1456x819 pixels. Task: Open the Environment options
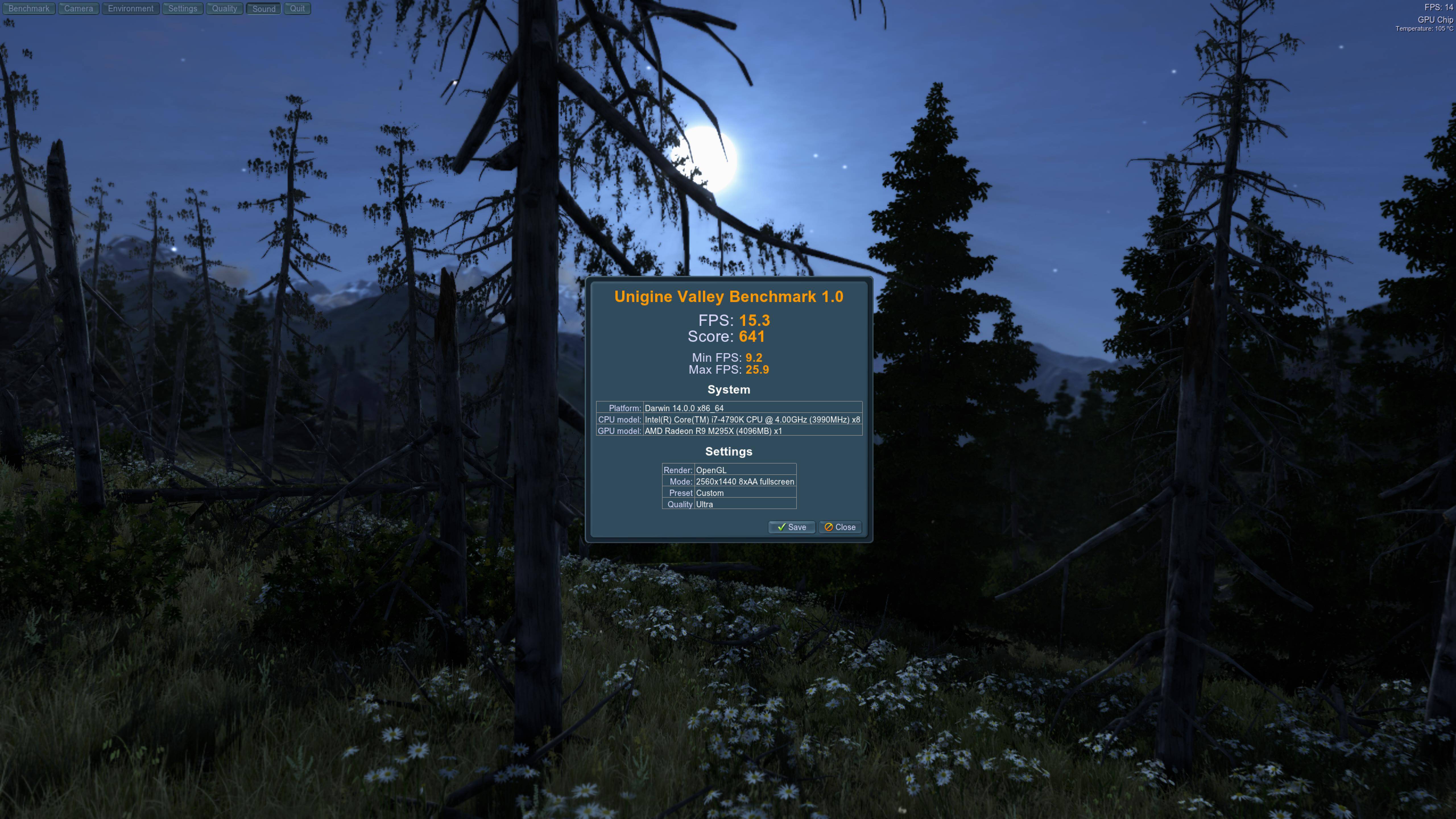[131, 9]
